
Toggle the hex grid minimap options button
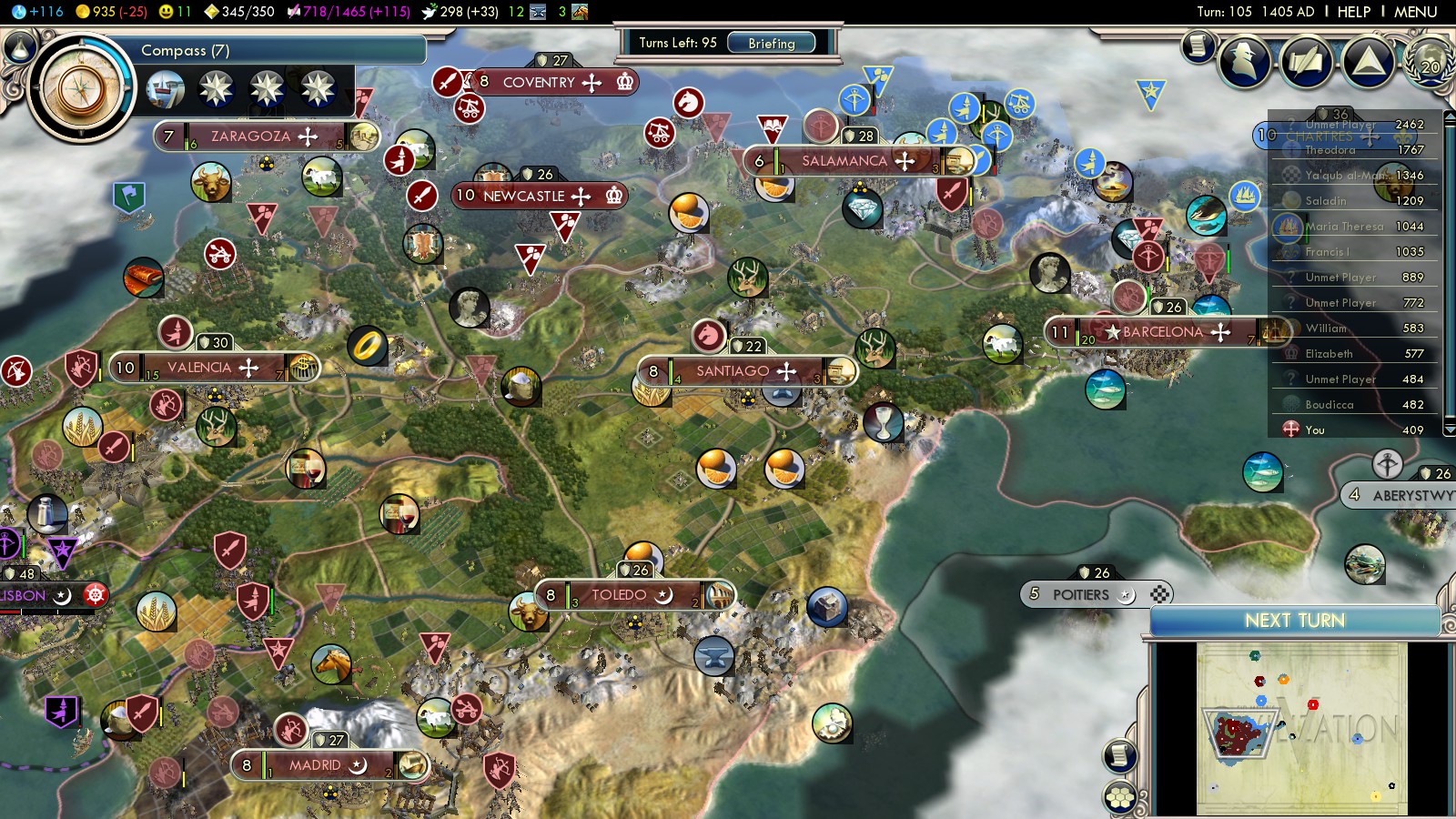click(x=1120, y=797)
